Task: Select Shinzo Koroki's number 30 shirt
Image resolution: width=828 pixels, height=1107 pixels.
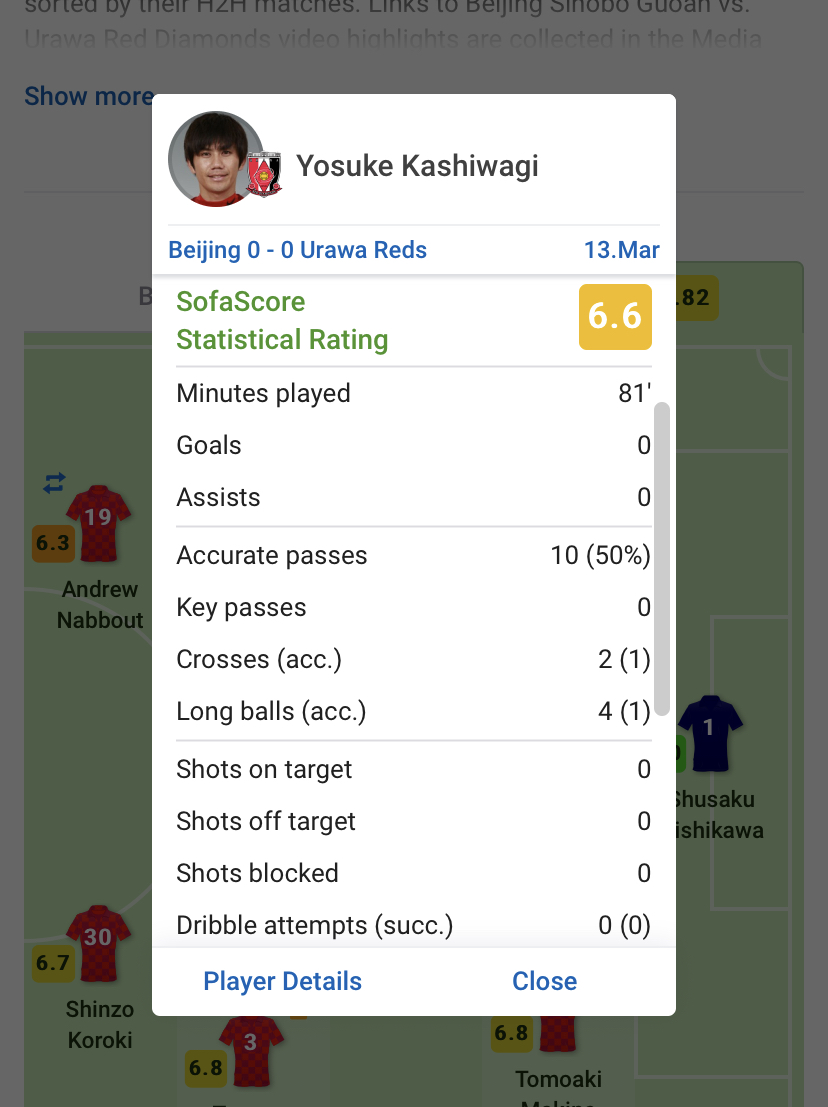Action: (98, 942)
